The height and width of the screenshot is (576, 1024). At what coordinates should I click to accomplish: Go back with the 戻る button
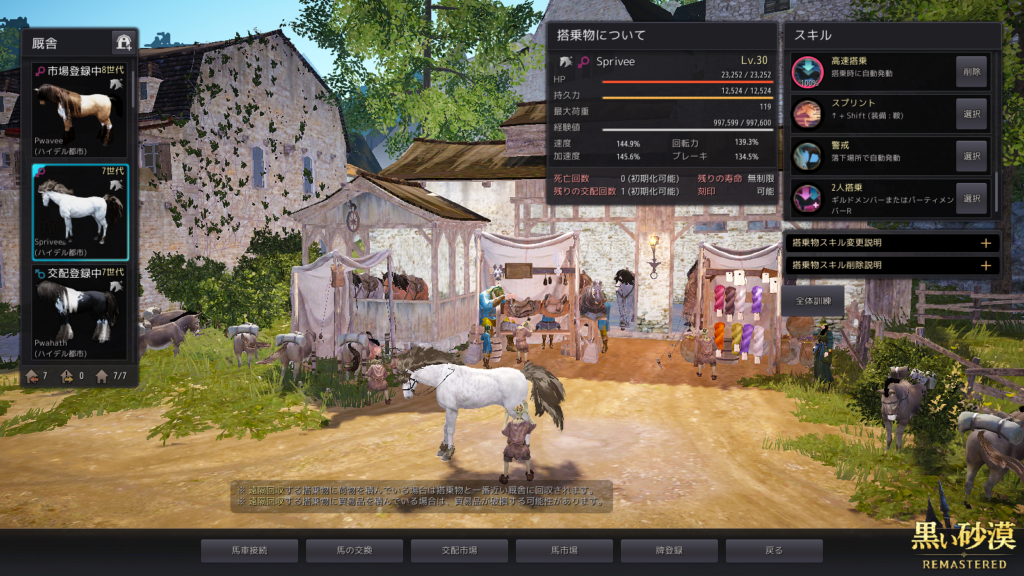tap(774, 550)
